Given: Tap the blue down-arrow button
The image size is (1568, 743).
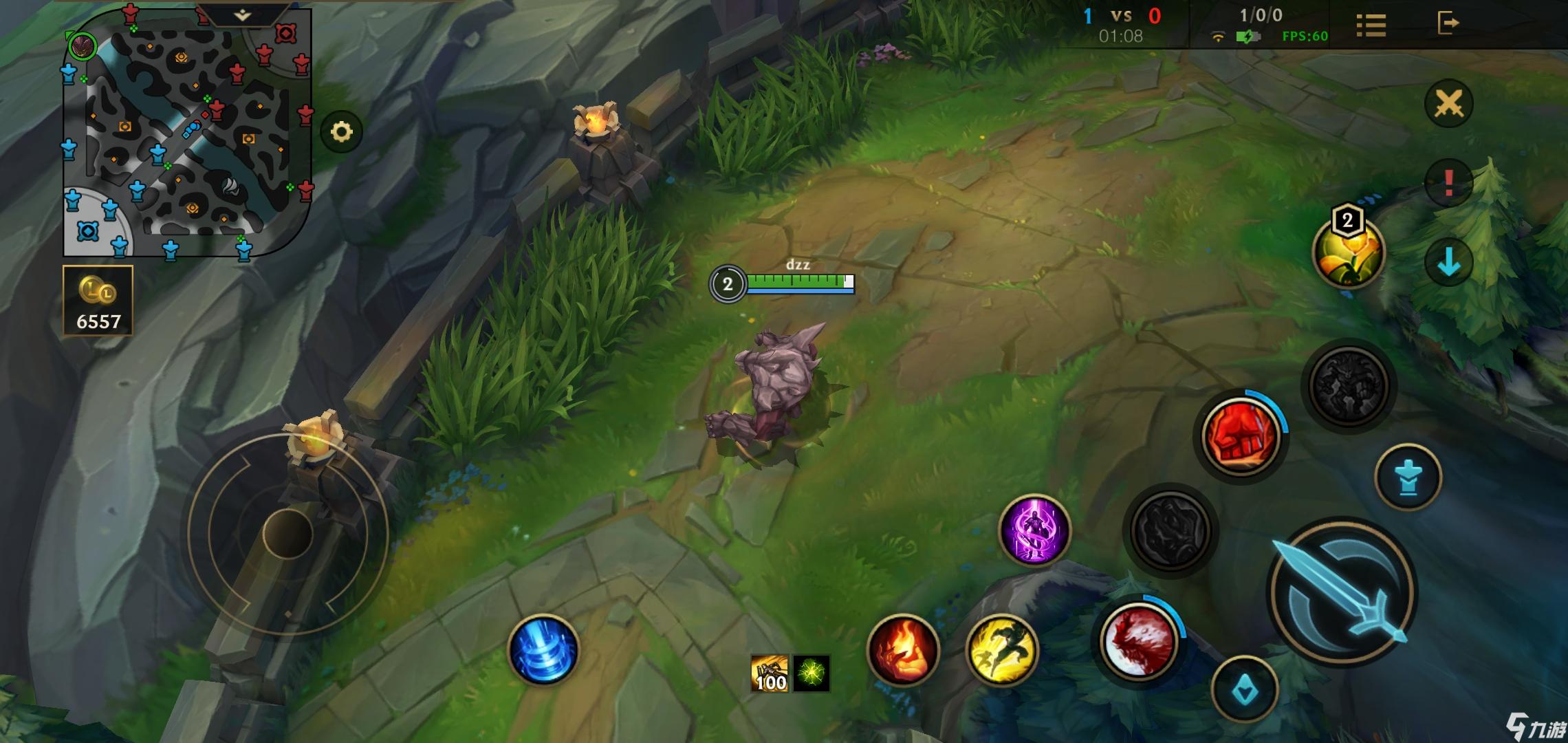Looking at the screenshot, I should 1448,261.
